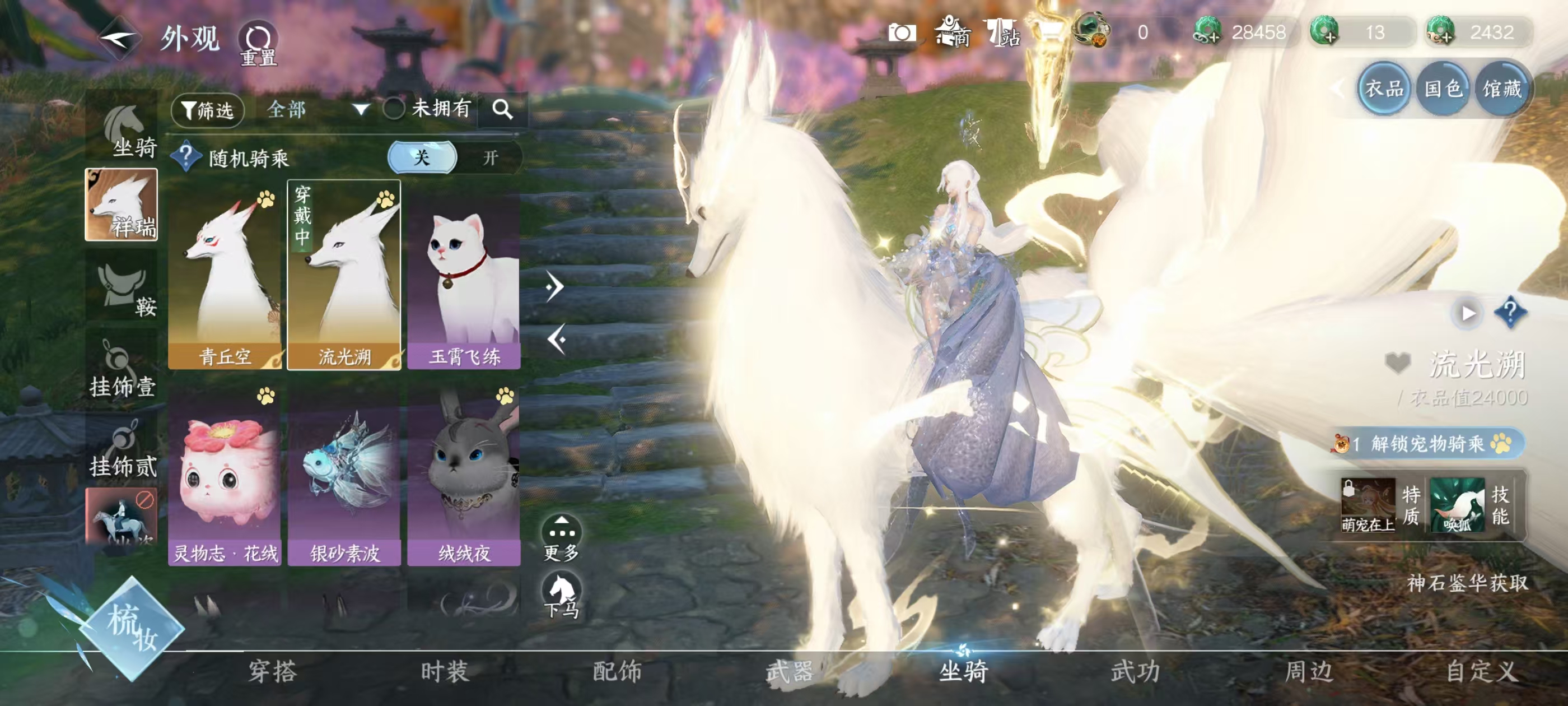Screen dimensions: 1568x706
Task: Open the 衣品 round button
Action: 1384,90
